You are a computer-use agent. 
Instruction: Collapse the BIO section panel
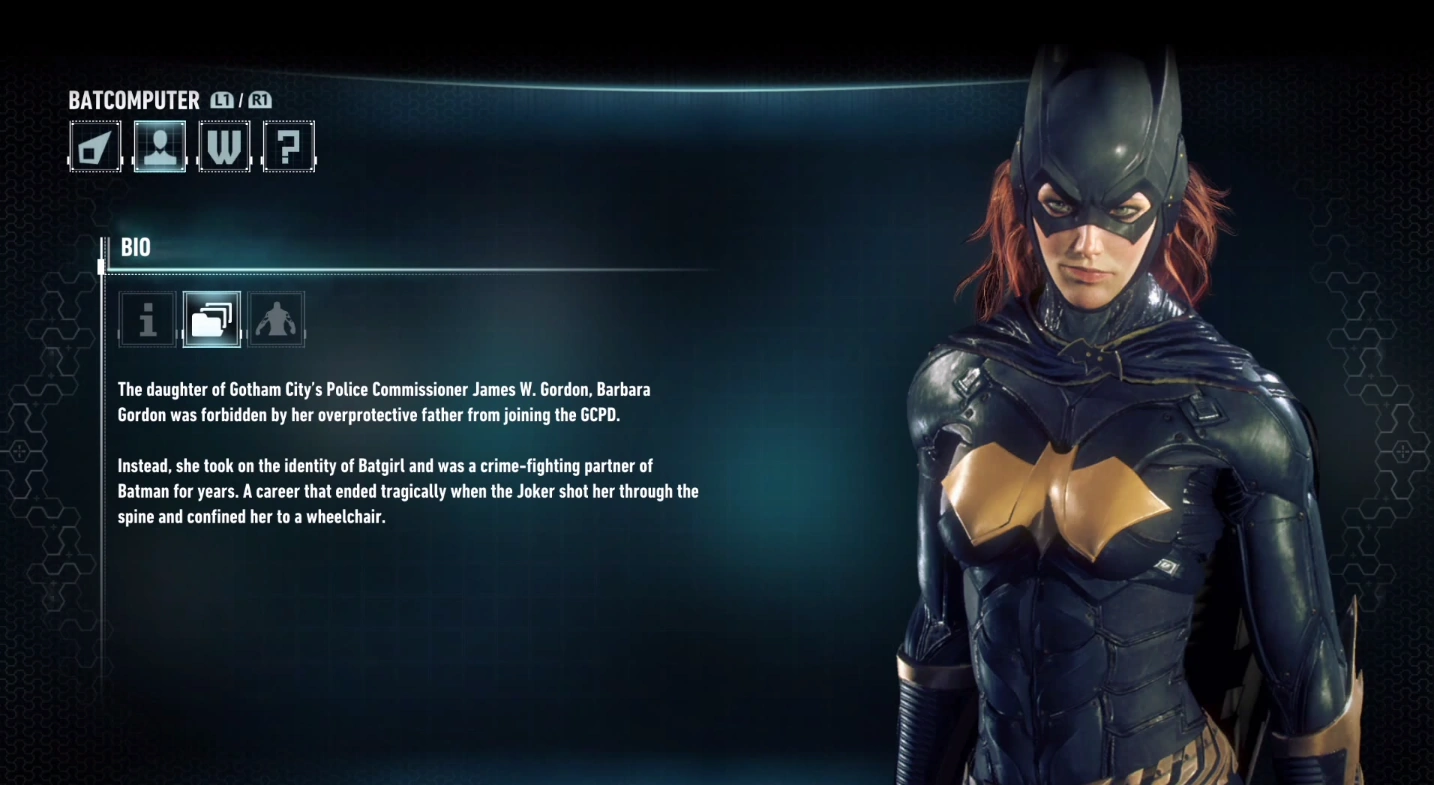tap(135, 247)
